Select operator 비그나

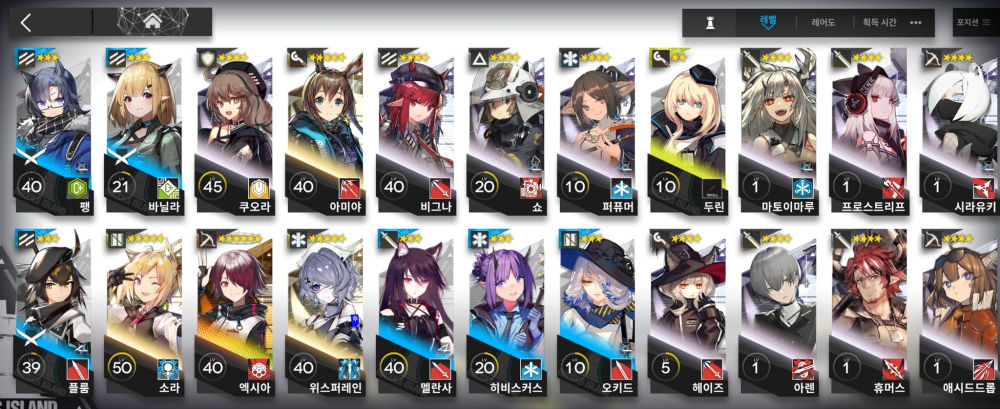(415, 130)
